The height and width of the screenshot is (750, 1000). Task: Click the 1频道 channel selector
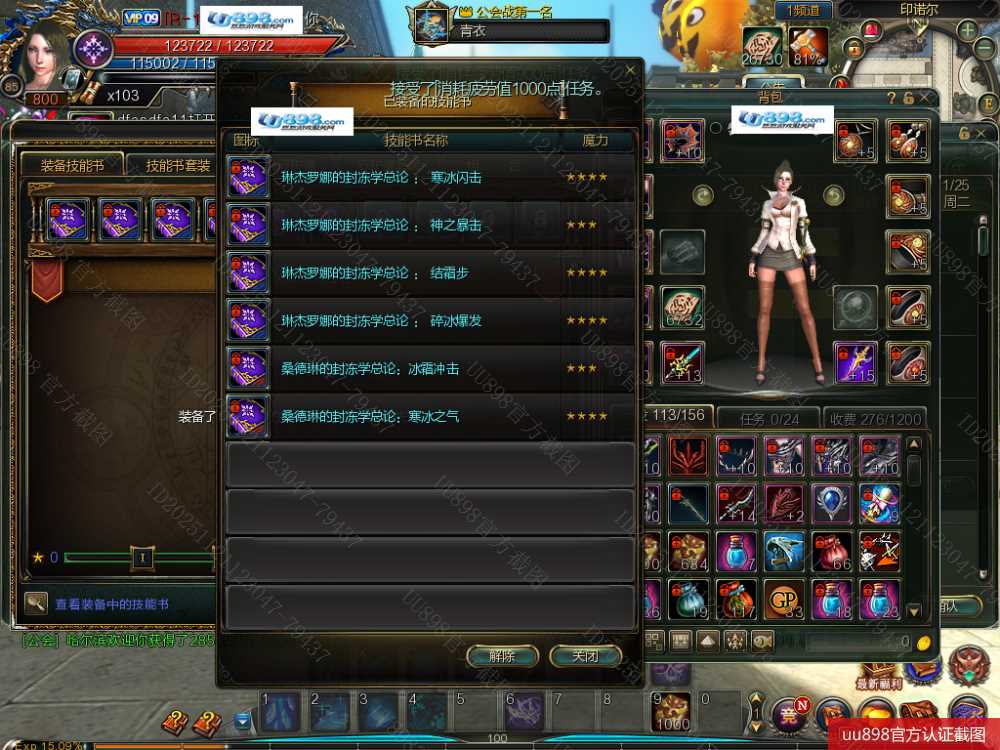803,10
